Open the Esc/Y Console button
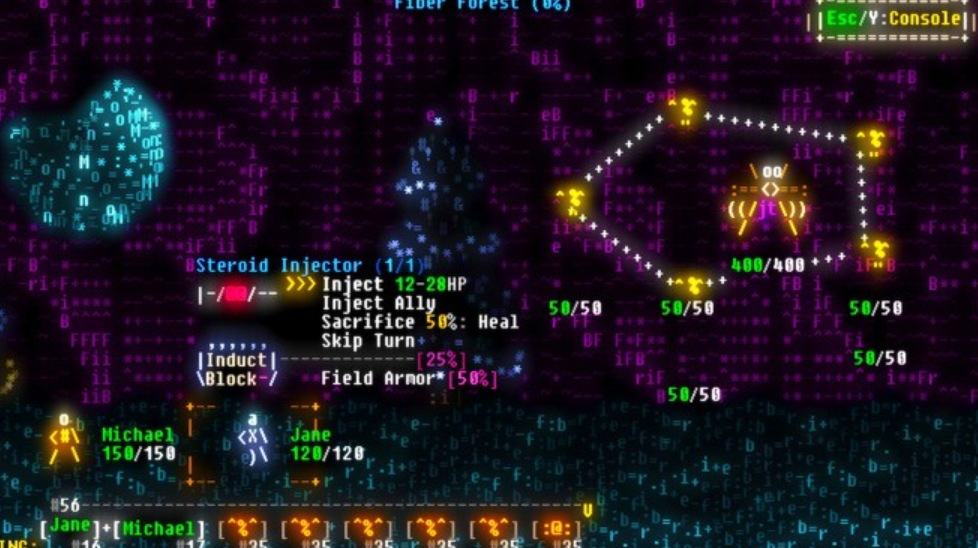Image resolution: width=978 pixels, height=548 pixels. 896,19
